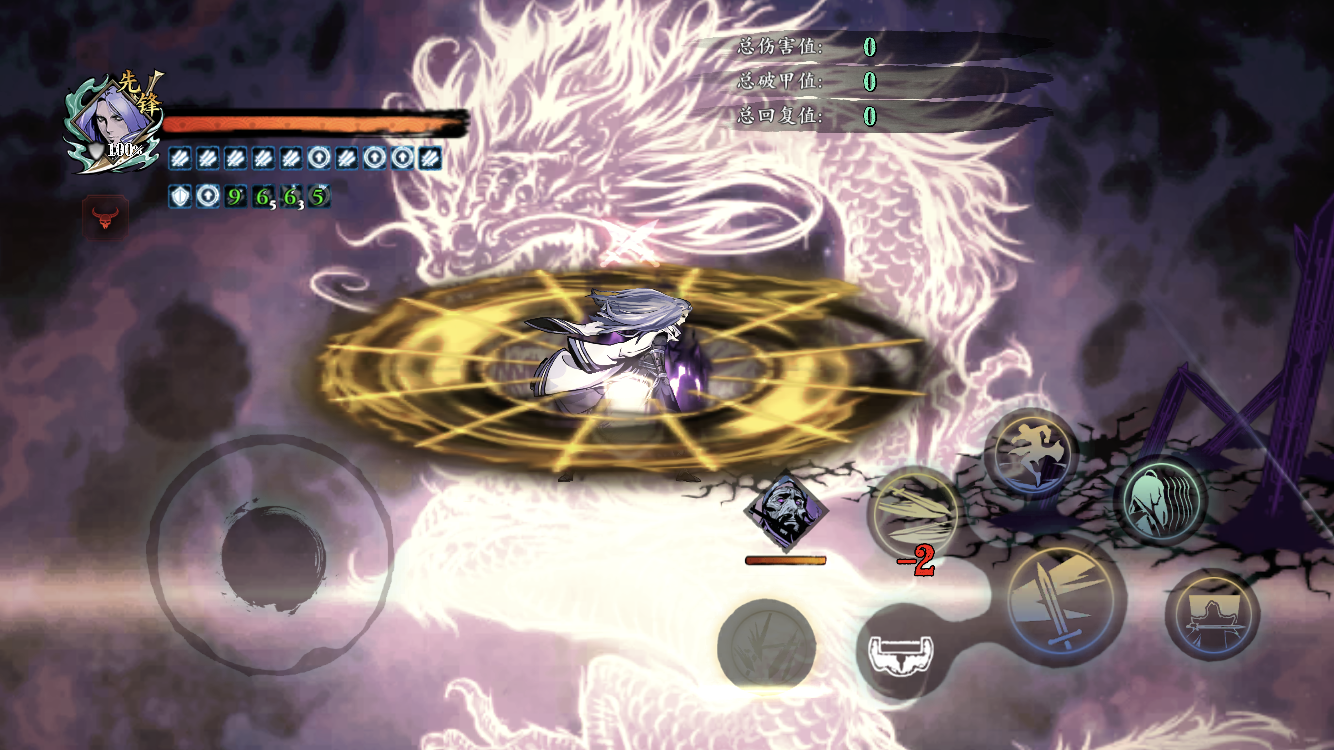1334x750 pixels.
Task: Use the teal hooded figure skill
Action: [1160, 499]
